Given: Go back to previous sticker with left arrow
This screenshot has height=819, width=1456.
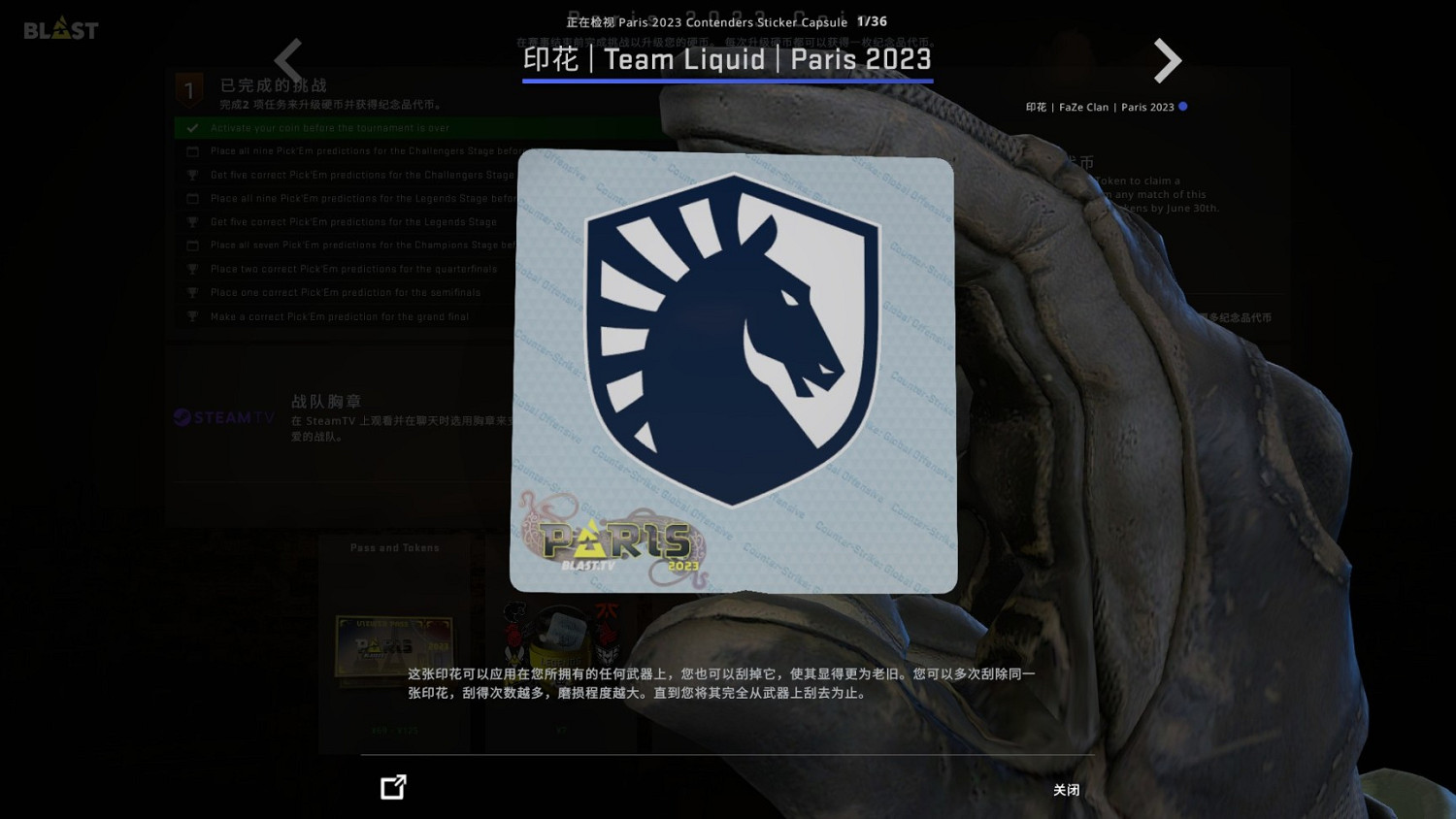Looking at the screenshot, I should click(x=288, y=60).
